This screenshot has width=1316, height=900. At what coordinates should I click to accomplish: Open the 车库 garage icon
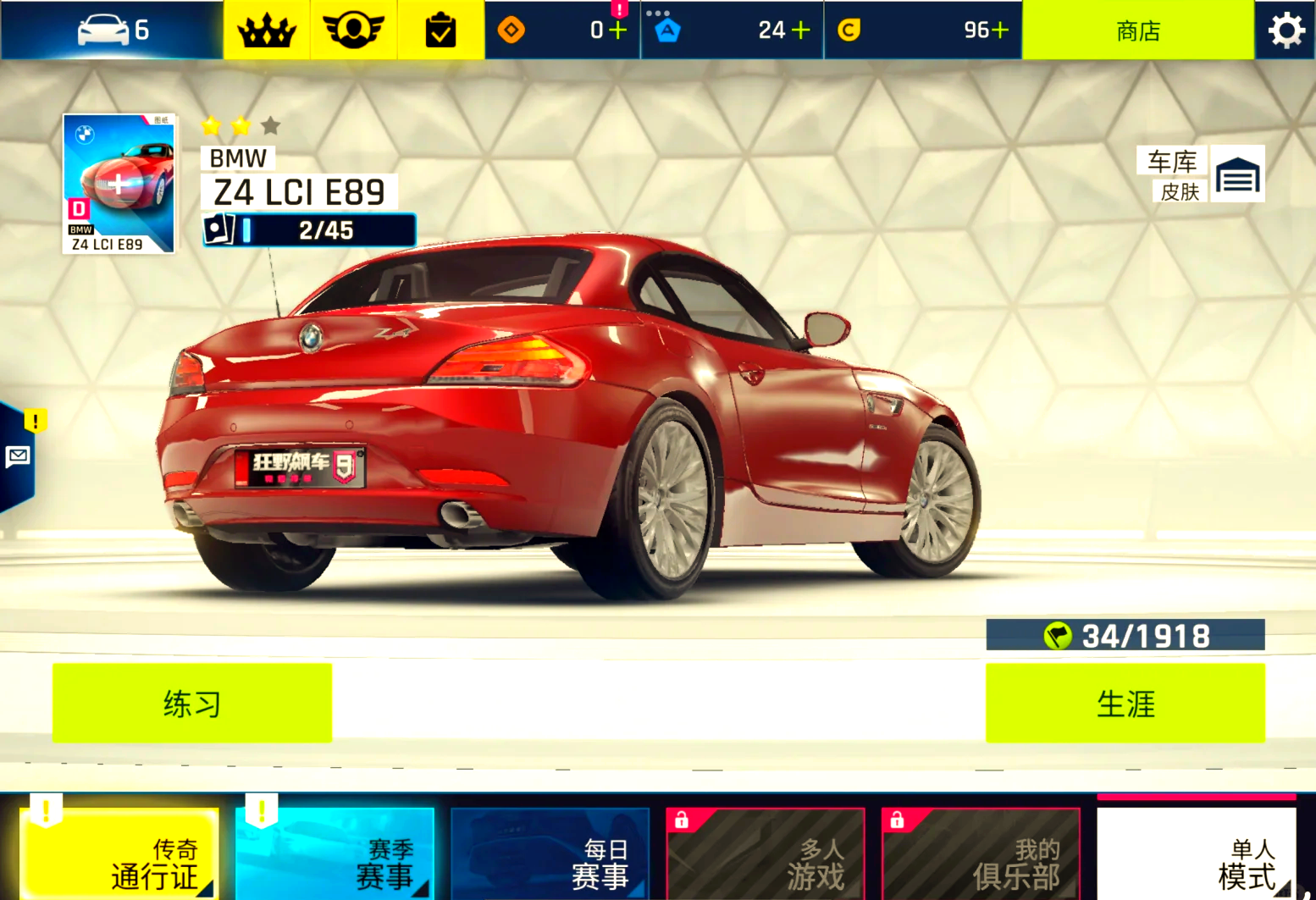pos(1237,174)
